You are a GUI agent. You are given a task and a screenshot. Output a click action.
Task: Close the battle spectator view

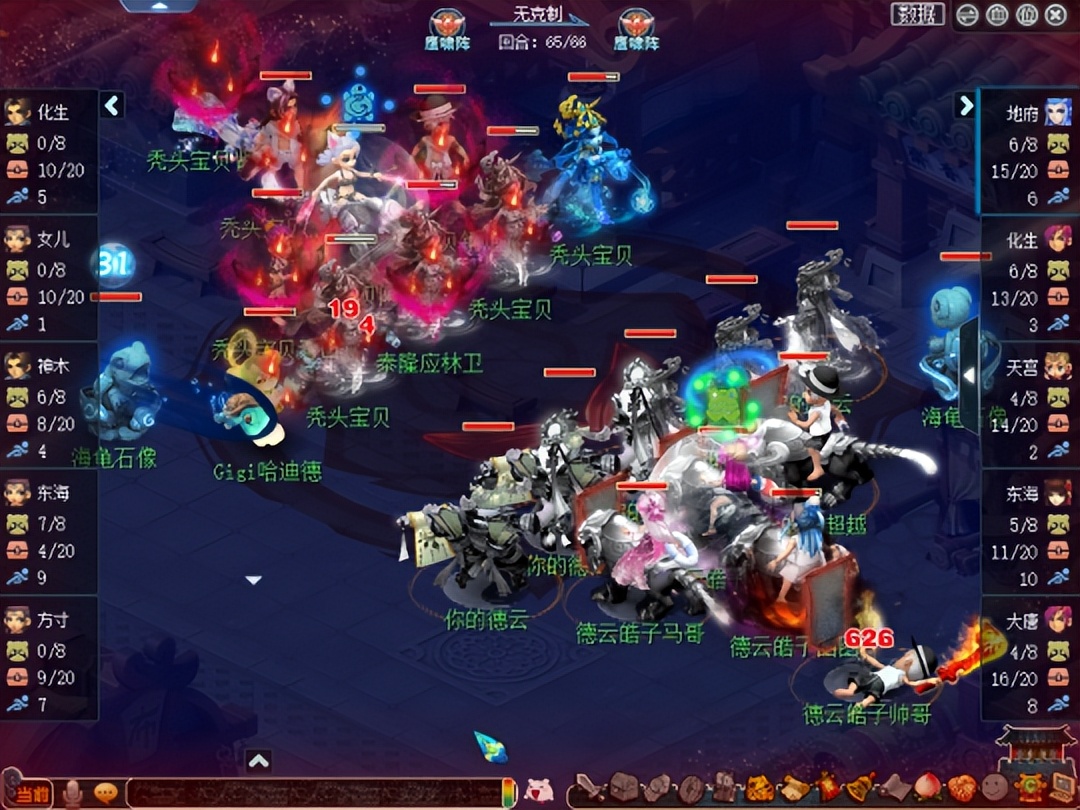1055,15
